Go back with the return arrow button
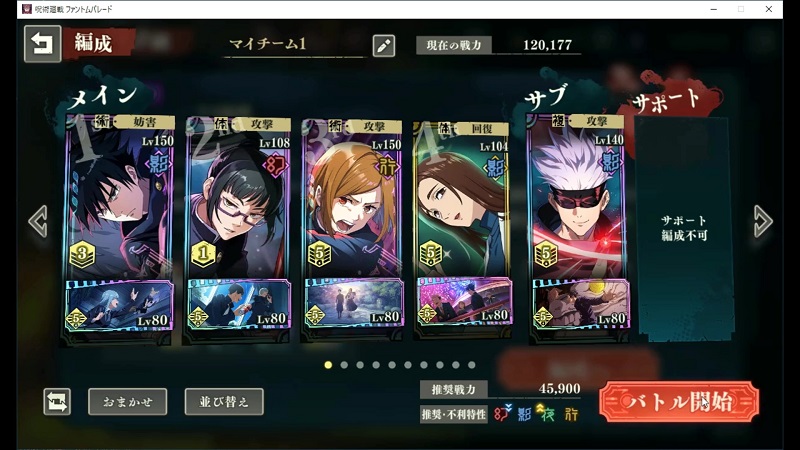 (x=42, y=44)
